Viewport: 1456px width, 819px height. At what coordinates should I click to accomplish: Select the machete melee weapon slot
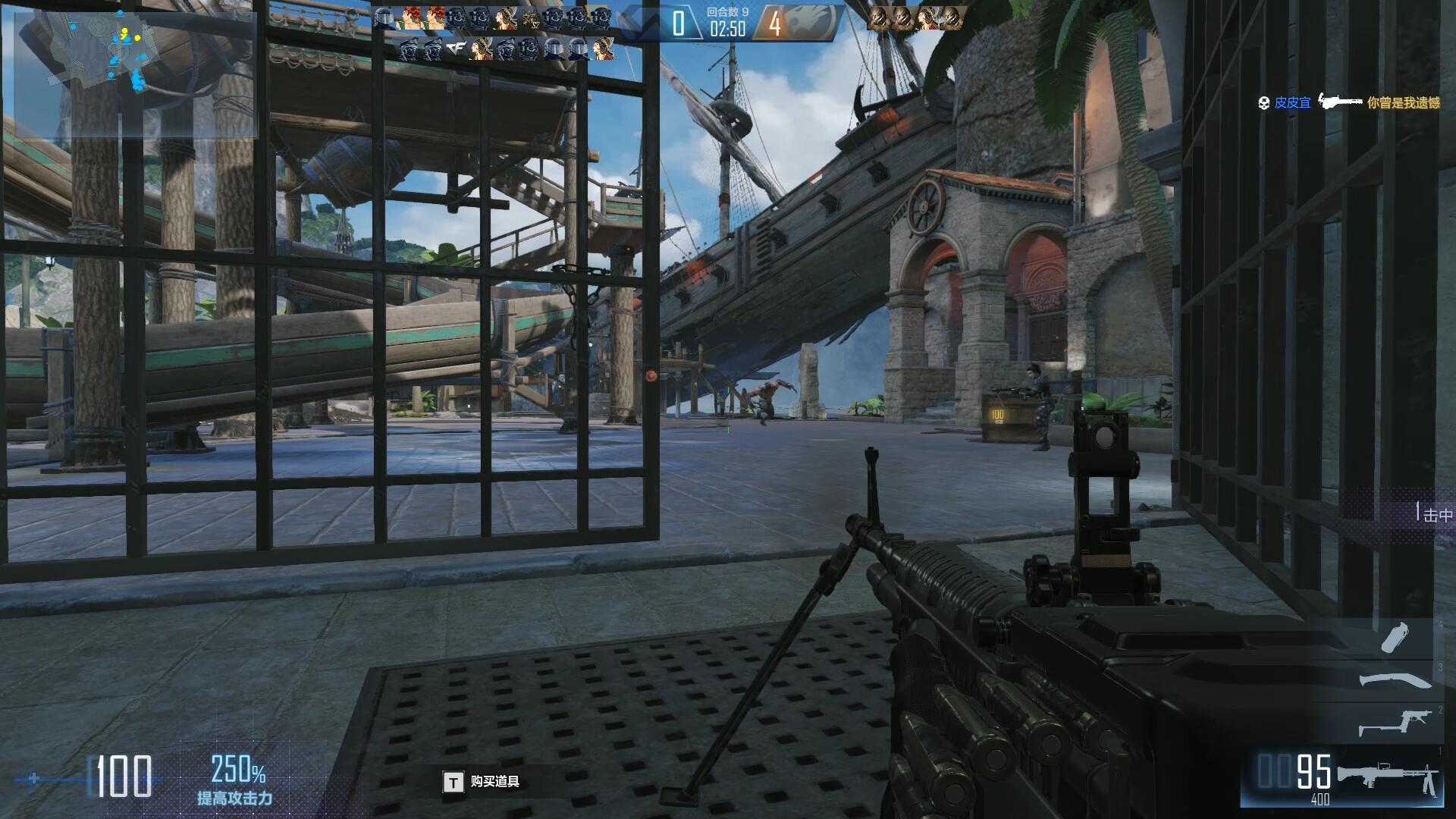(1394, 679)
